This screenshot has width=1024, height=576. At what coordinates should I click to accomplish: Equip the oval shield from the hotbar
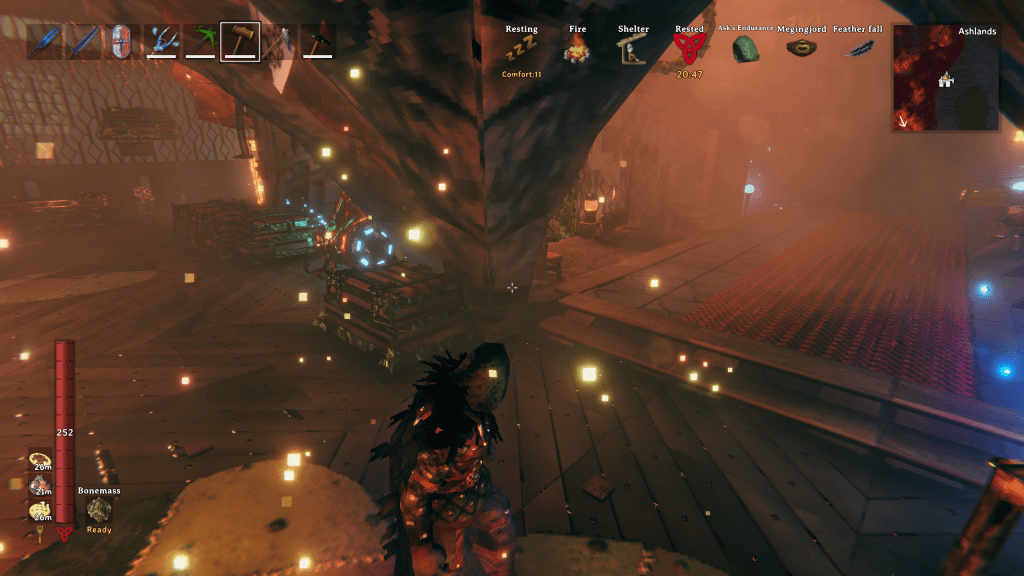[122, 41]
